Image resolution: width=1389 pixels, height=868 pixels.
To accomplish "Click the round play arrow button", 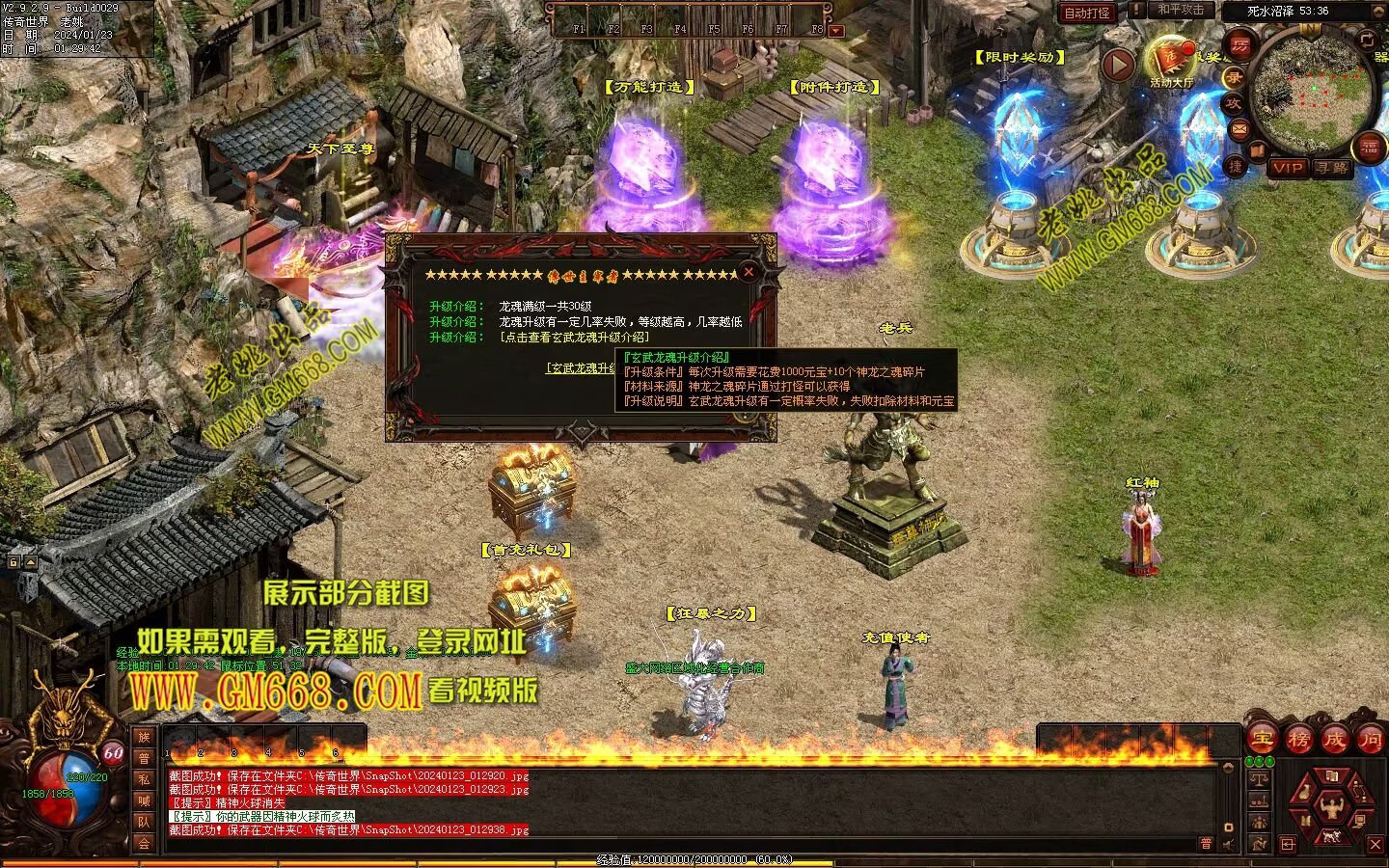I will (x=1118, y=66).
